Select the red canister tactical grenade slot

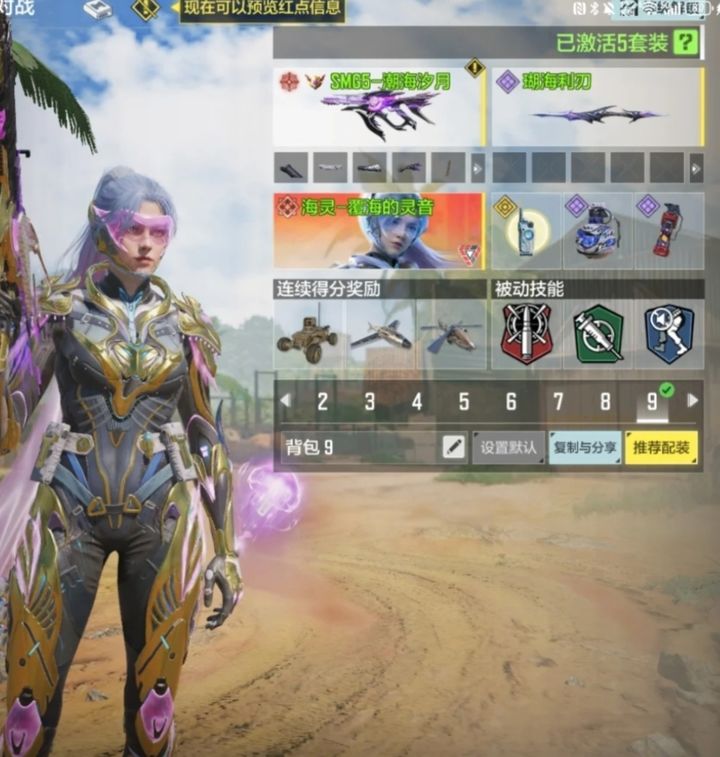pyautogui.click(x=665, y=232)
